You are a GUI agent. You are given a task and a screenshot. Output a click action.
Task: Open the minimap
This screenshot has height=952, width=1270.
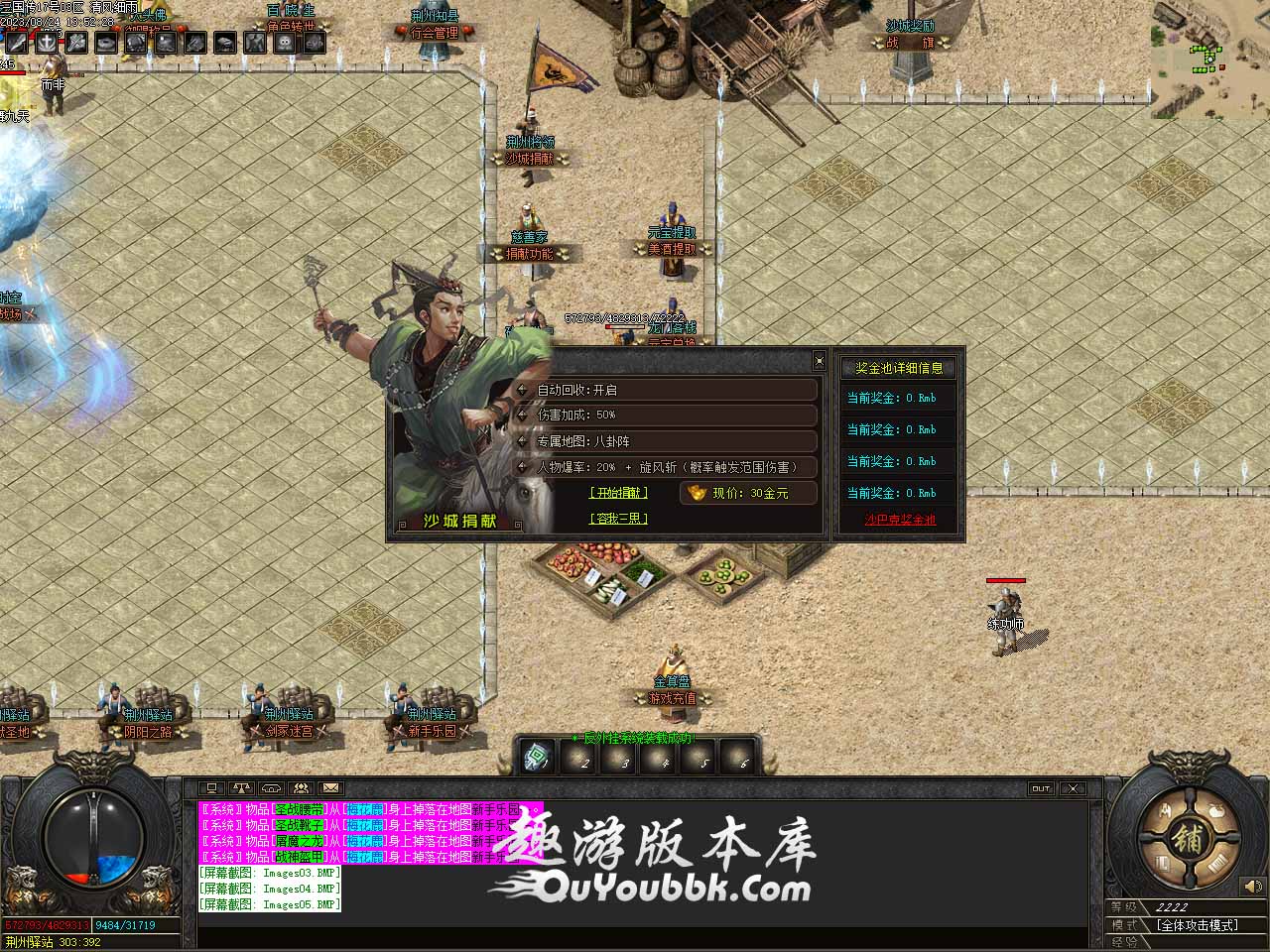[1209, 50]
